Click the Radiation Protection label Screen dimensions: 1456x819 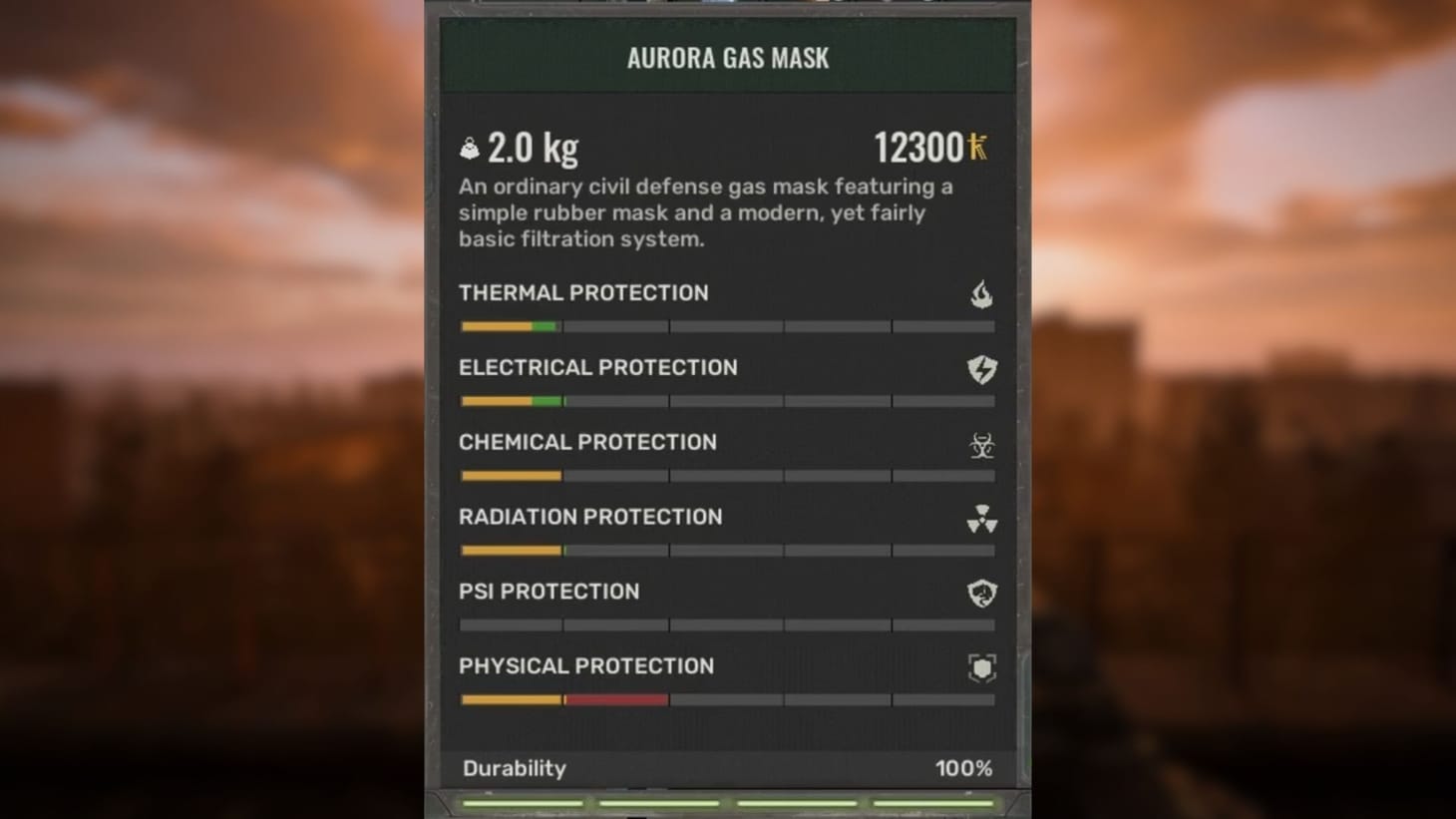[590, 517]
